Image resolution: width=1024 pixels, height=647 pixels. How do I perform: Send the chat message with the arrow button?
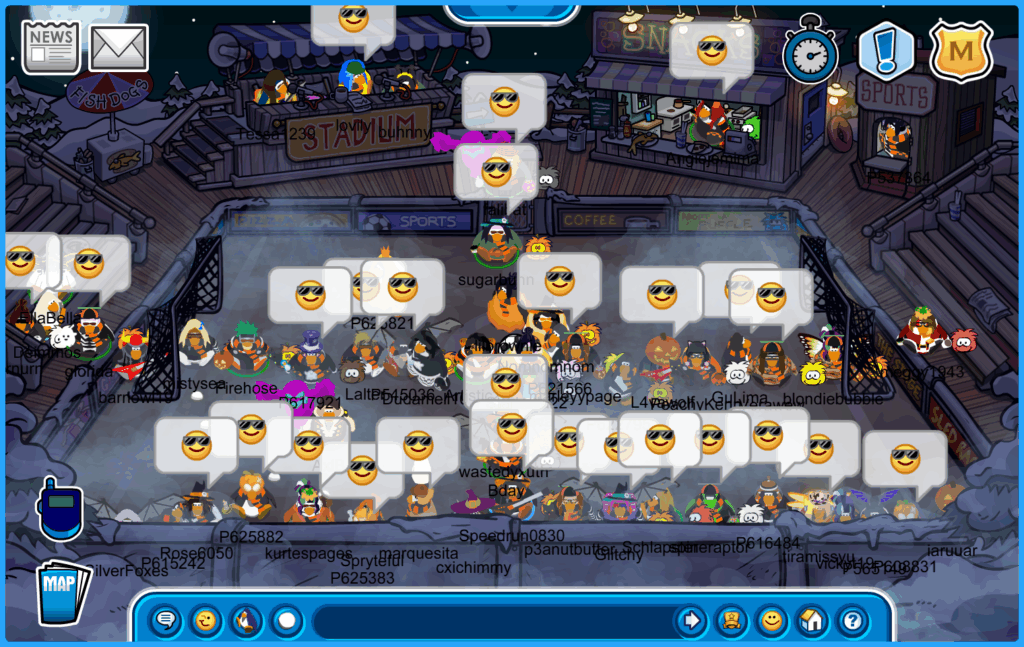691,621
